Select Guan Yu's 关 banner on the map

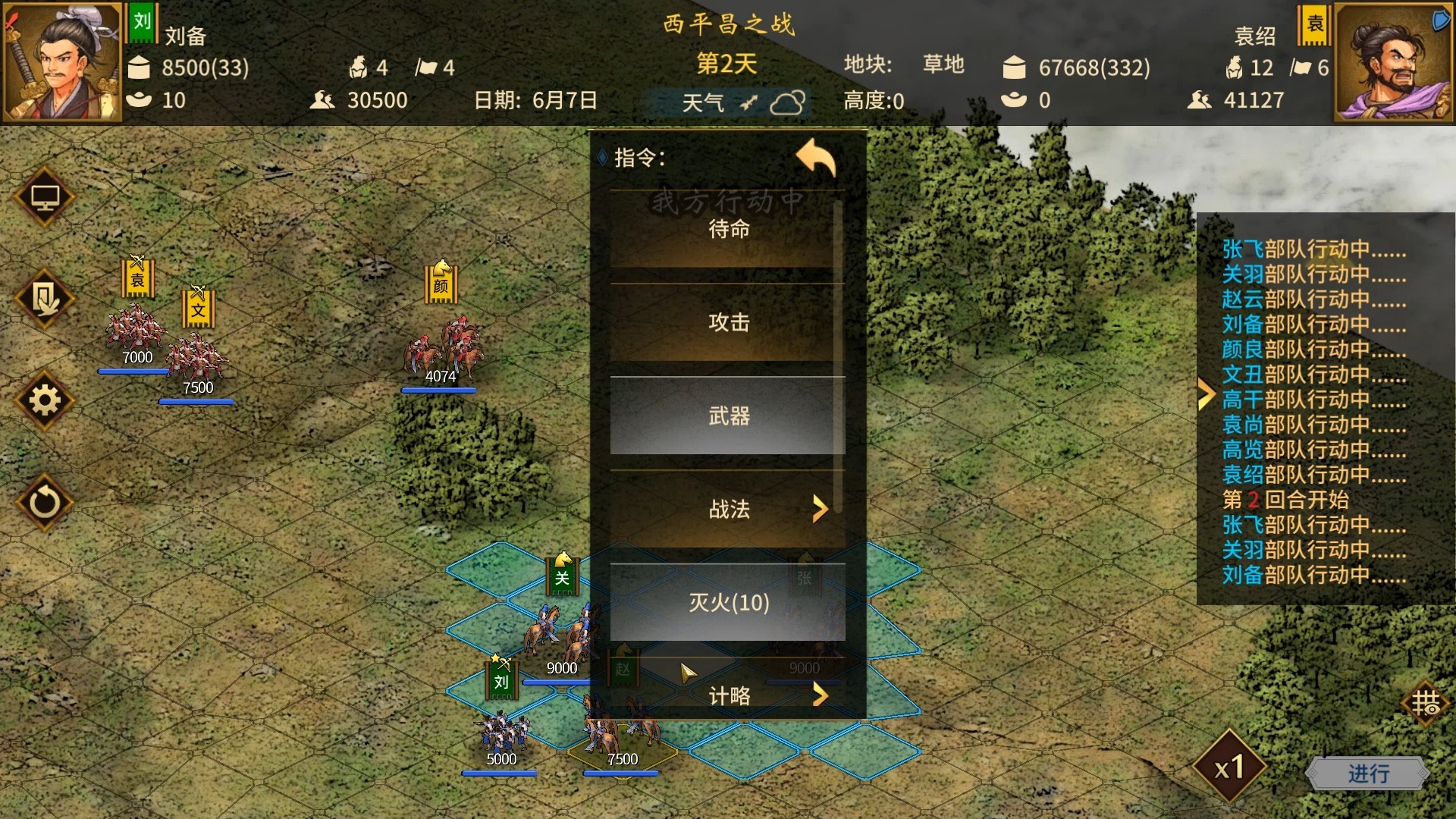[x=561, y=576]
